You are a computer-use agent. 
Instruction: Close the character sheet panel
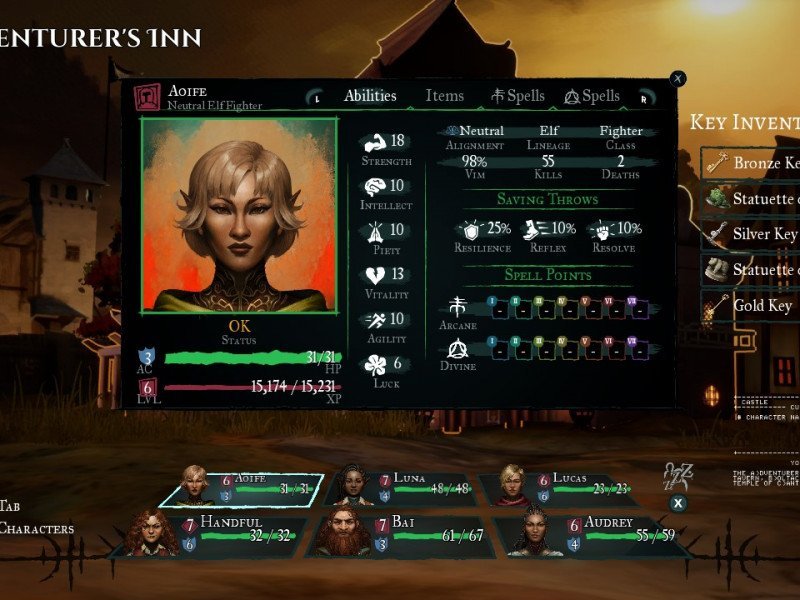pos(678,78)
